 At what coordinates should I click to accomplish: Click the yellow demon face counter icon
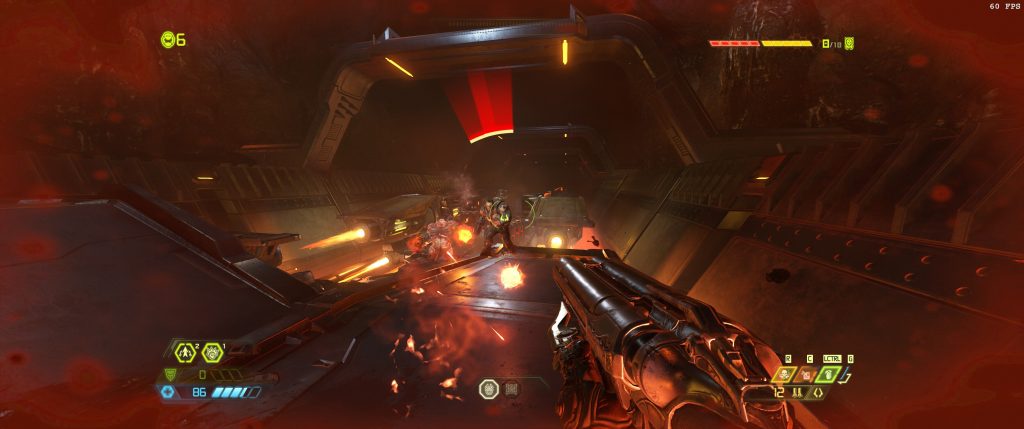point(848,44)
